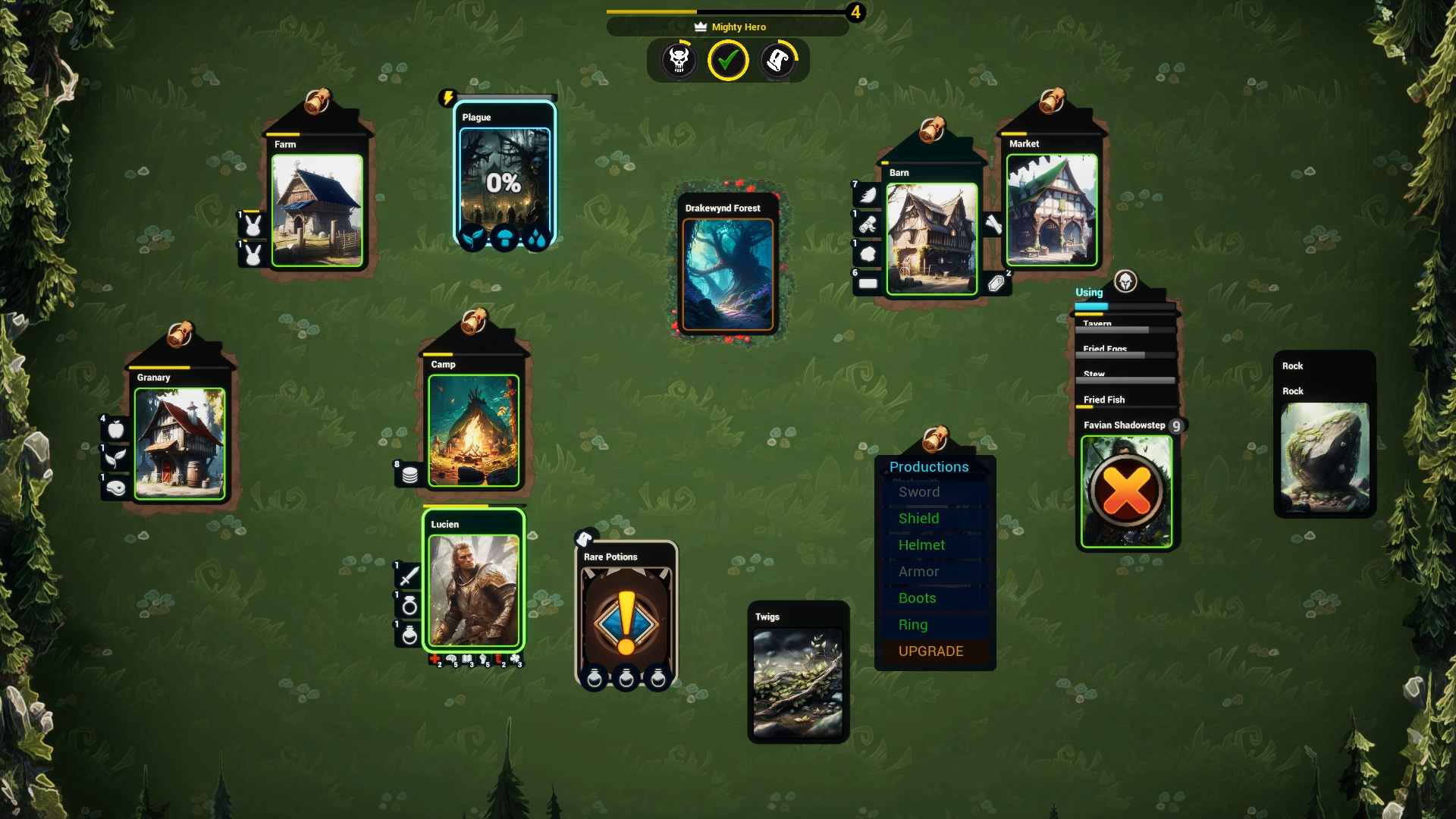Image resolution: width=1456 pixels, height=819 pixels.
Task: Select the skull battle icon near Mighty Hero
Action: 679,60
